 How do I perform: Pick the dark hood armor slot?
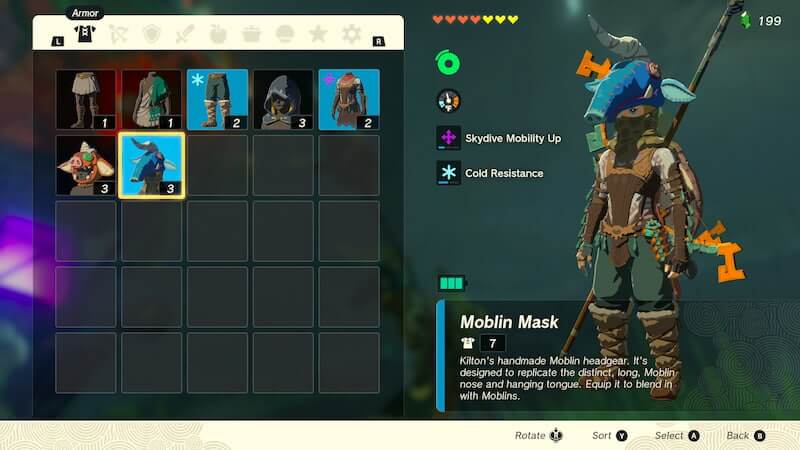point(283,99)
